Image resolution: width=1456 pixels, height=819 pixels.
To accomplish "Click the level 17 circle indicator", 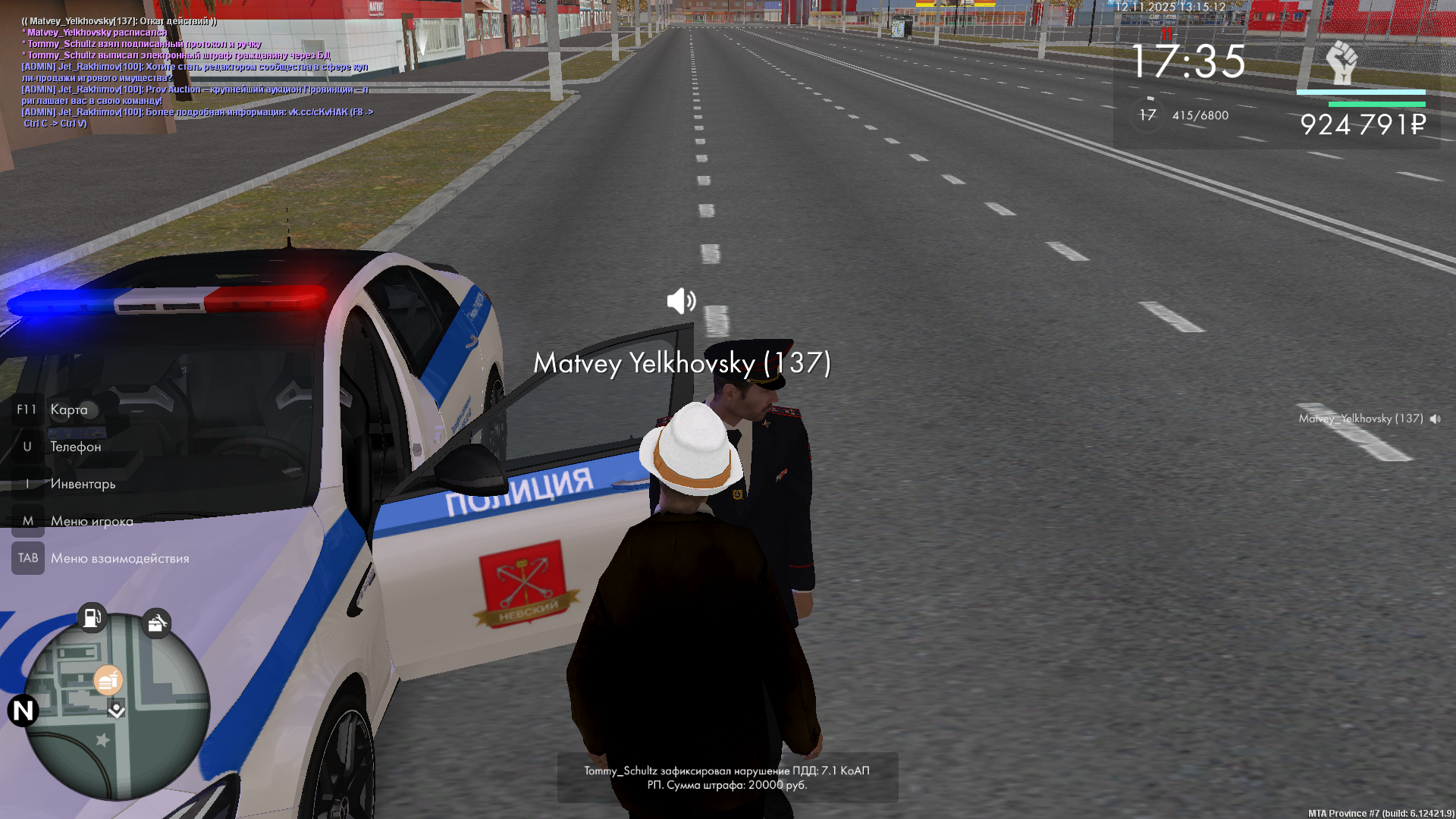I will tap(1147, 115).
